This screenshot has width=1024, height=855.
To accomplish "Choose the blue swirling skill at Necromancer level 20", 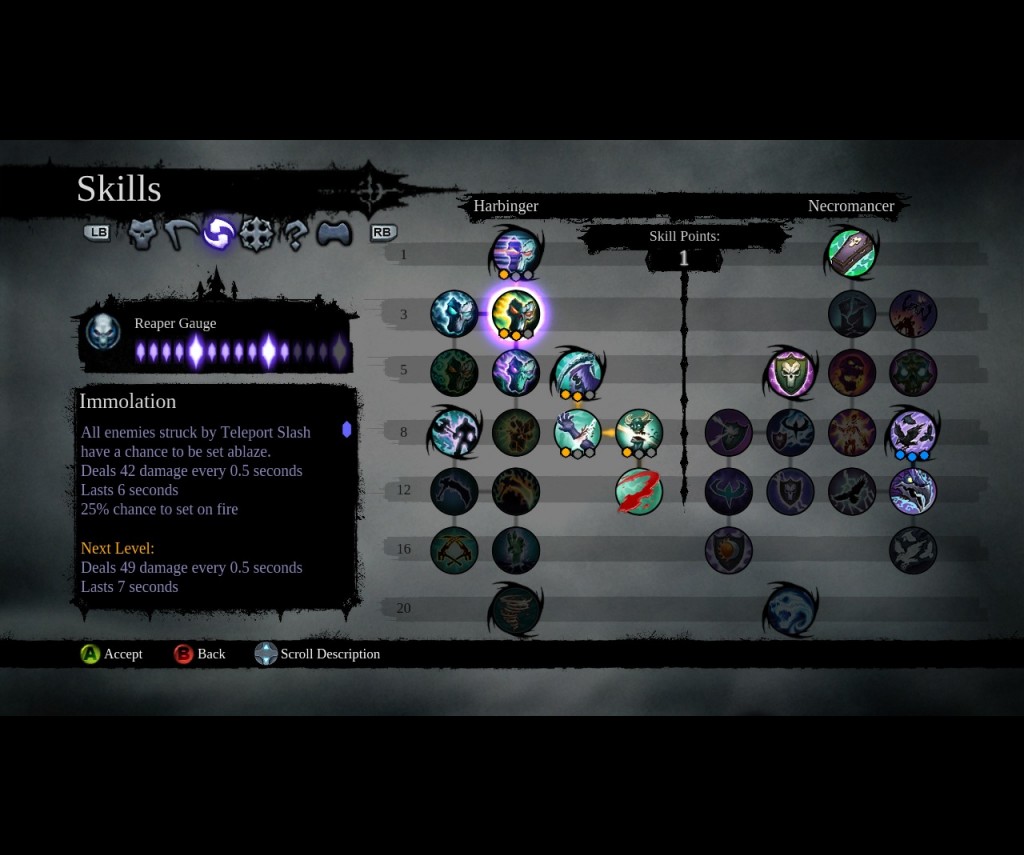I will click(x=791, y=609).
